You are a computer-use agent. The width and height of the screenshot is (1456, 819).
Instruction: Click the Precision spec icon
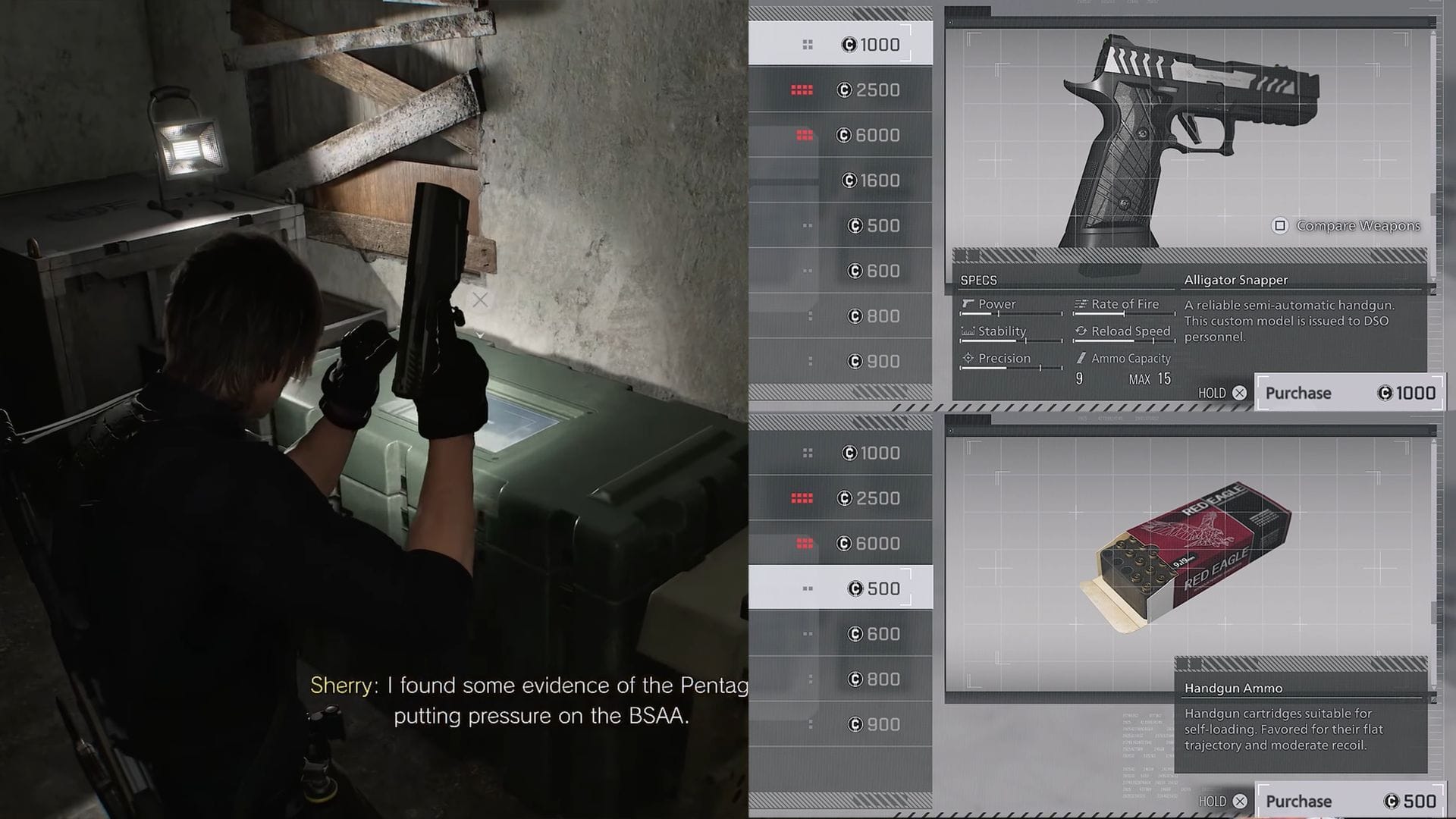pyautogui.click(x=968, y=358)
